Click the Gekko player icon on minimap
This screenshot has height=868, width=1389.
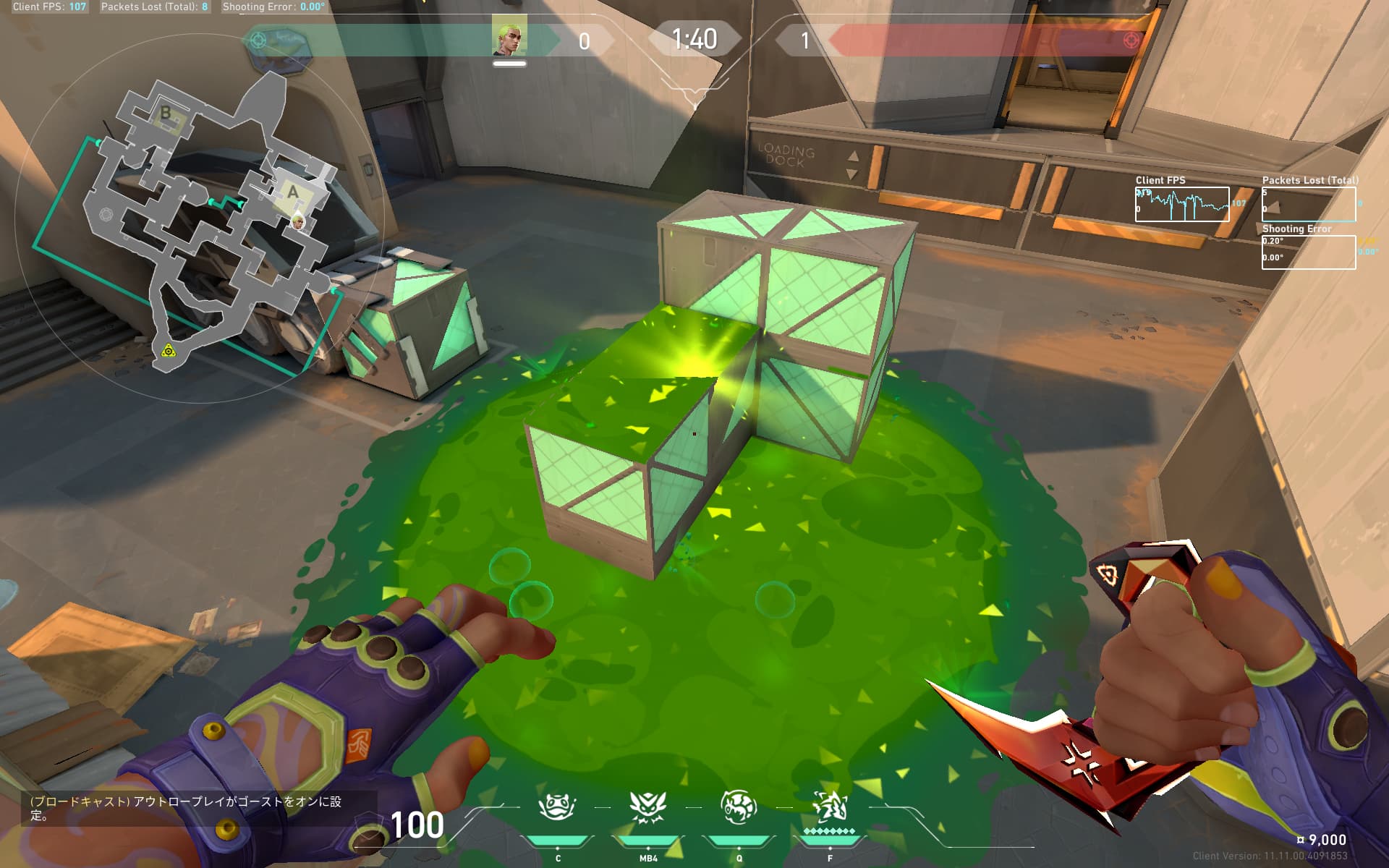pyautogui.click(x=297, y=221)
